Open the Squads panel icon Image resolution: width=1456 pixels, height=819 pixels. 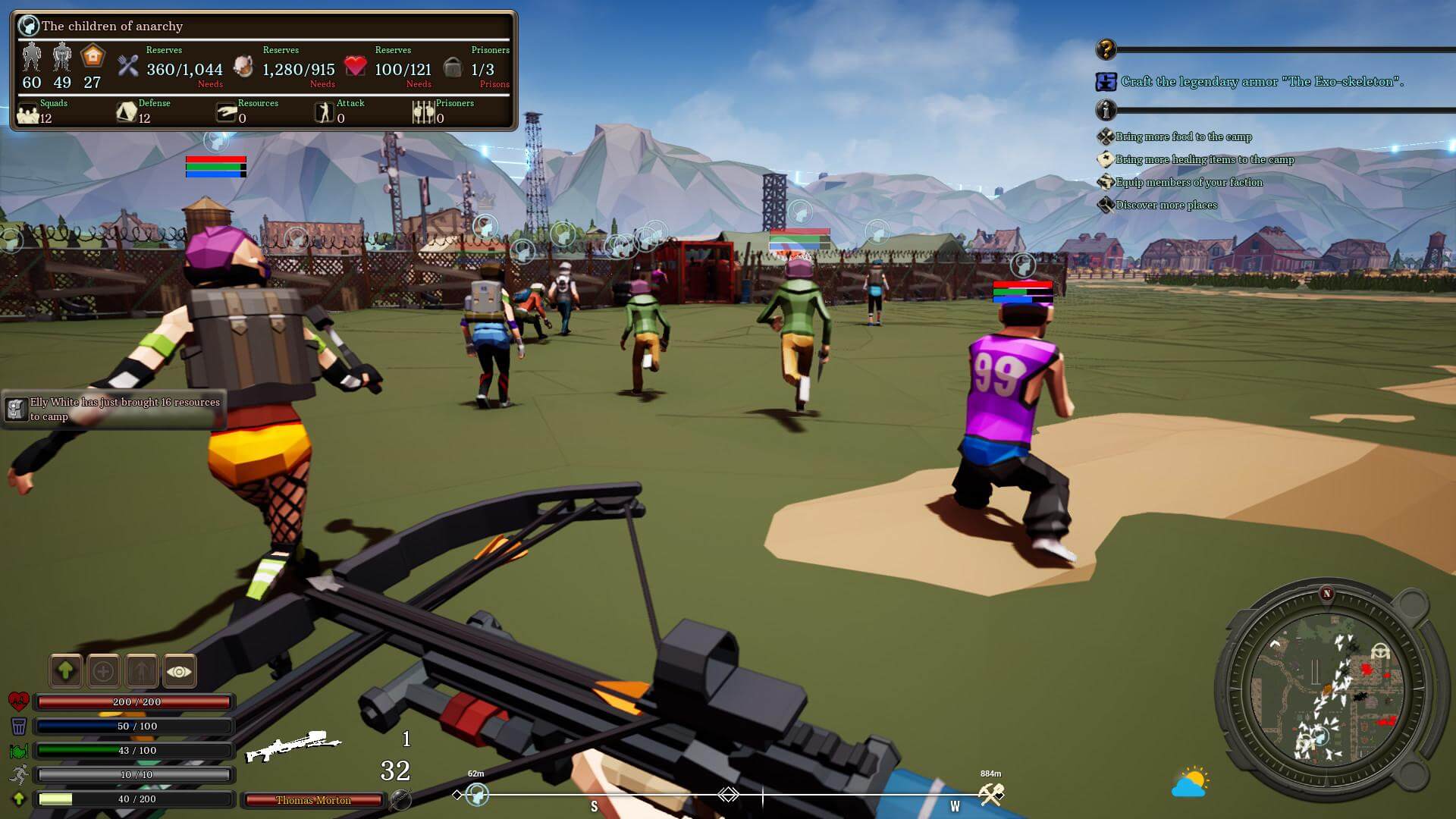coord(28,114)
